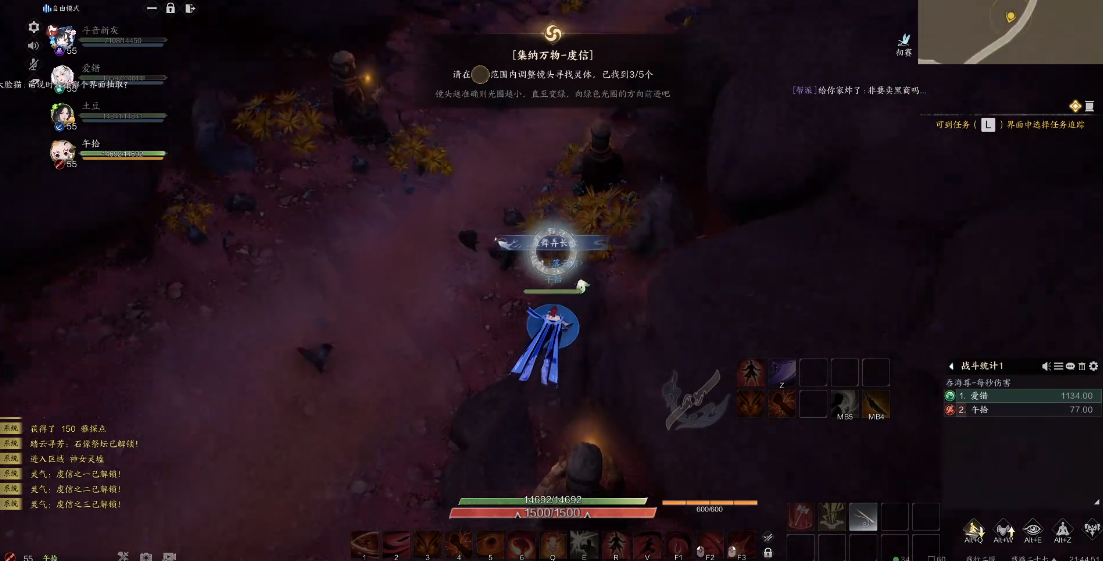Click the eye icon labeled Alt+E
The width and height of the screenshot is (1103, 561).
[1033, 530]
